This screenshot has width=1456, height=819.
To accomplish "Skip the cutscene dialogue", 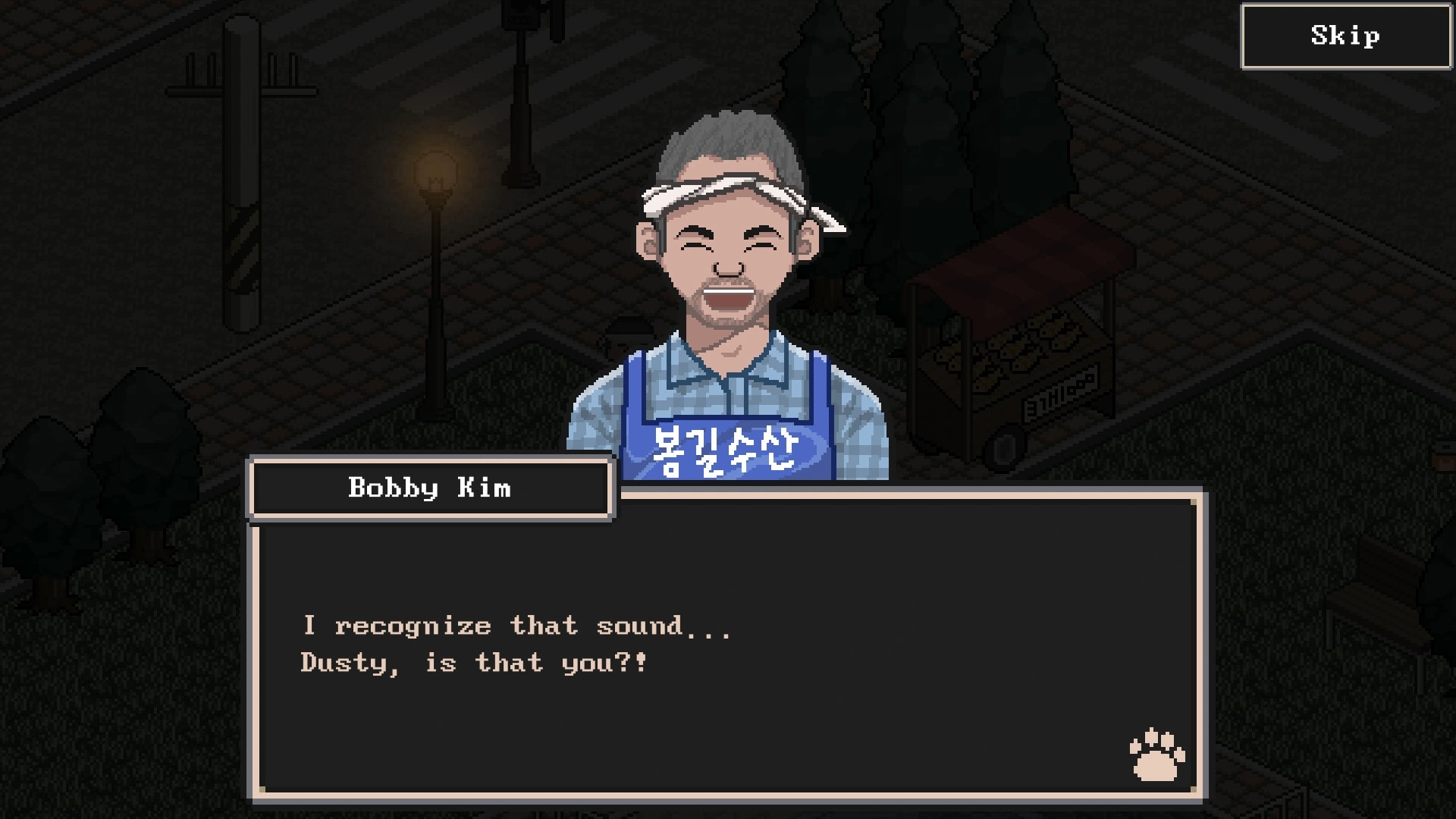I will pyautogui.click(x=1345, y=36).
